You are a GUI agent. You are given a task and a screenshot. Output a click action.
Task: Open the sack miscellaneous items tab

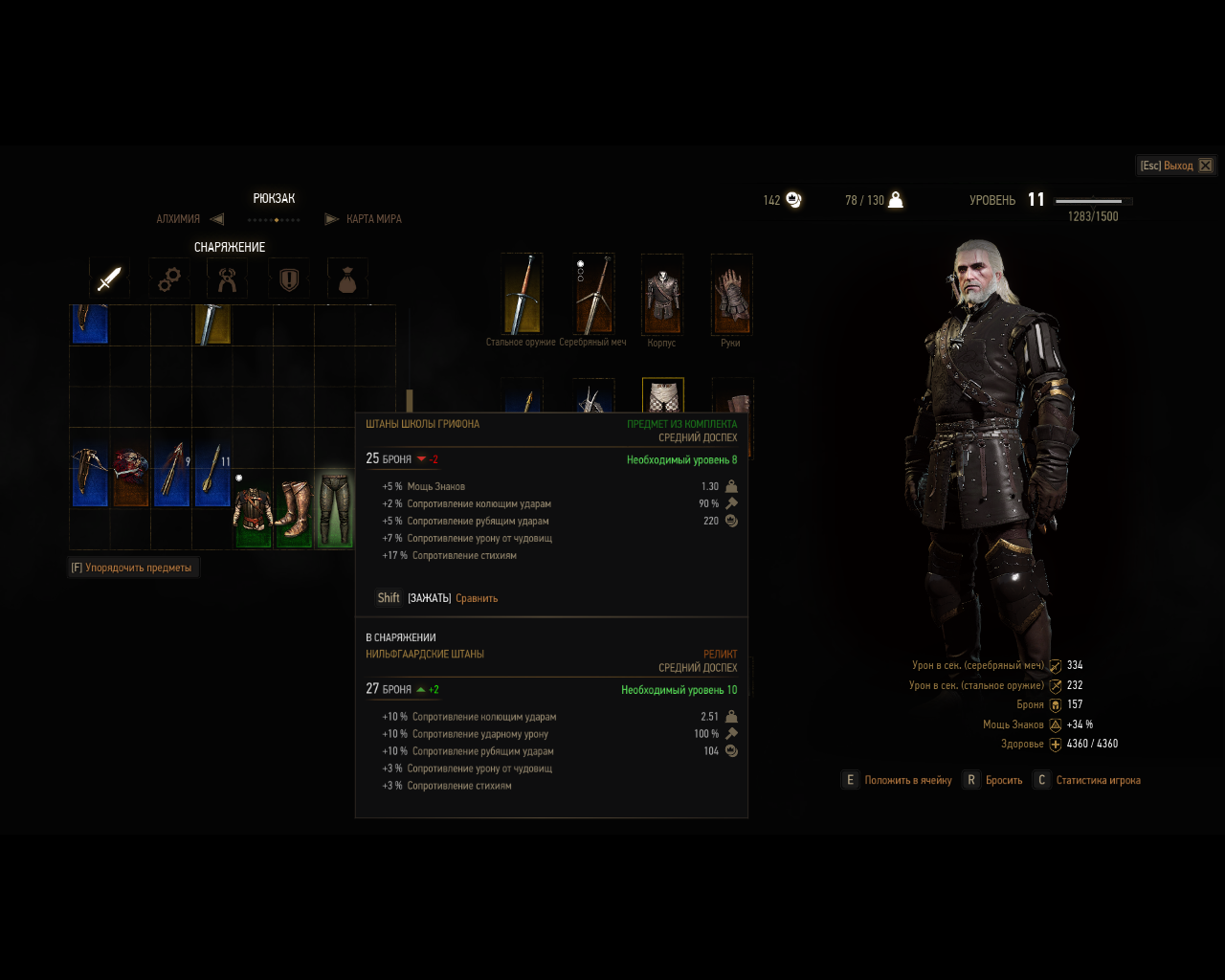coord(347,278)
